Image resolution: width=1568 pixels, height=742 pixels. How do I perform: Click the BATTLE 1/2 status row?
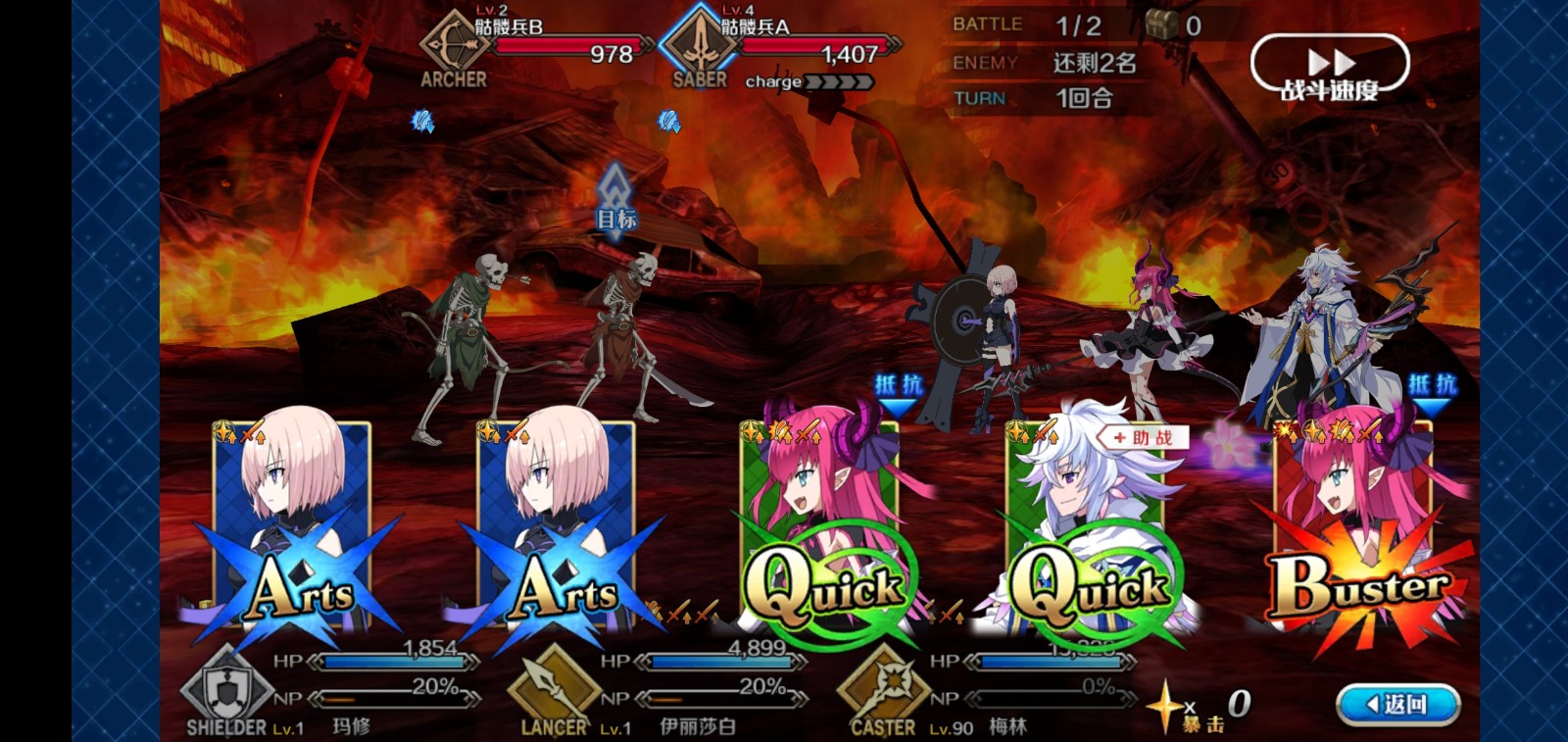click(1034, 26)
